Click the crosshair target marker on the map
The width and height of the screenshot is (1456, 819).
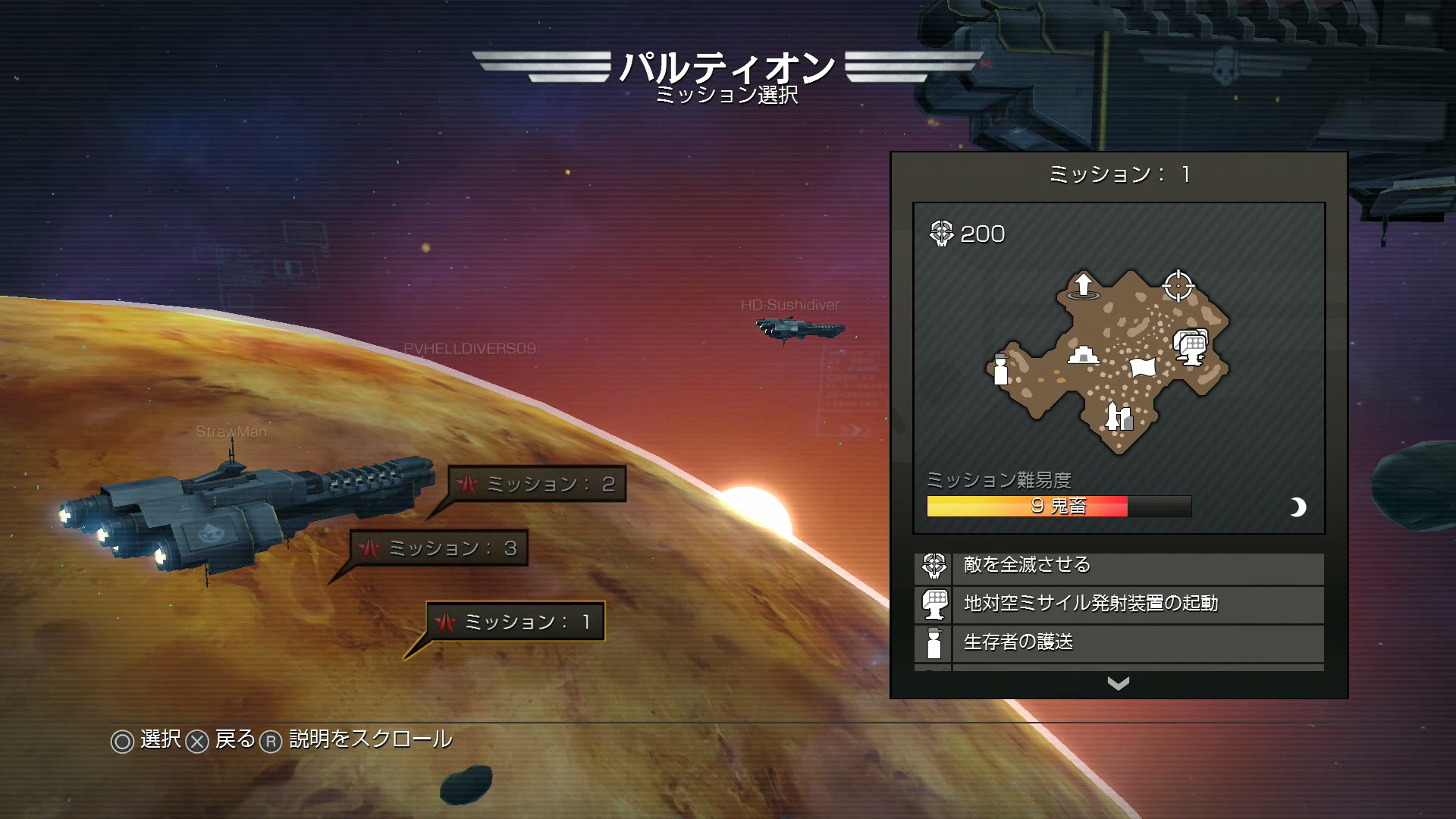click(x=1178, y=286)
